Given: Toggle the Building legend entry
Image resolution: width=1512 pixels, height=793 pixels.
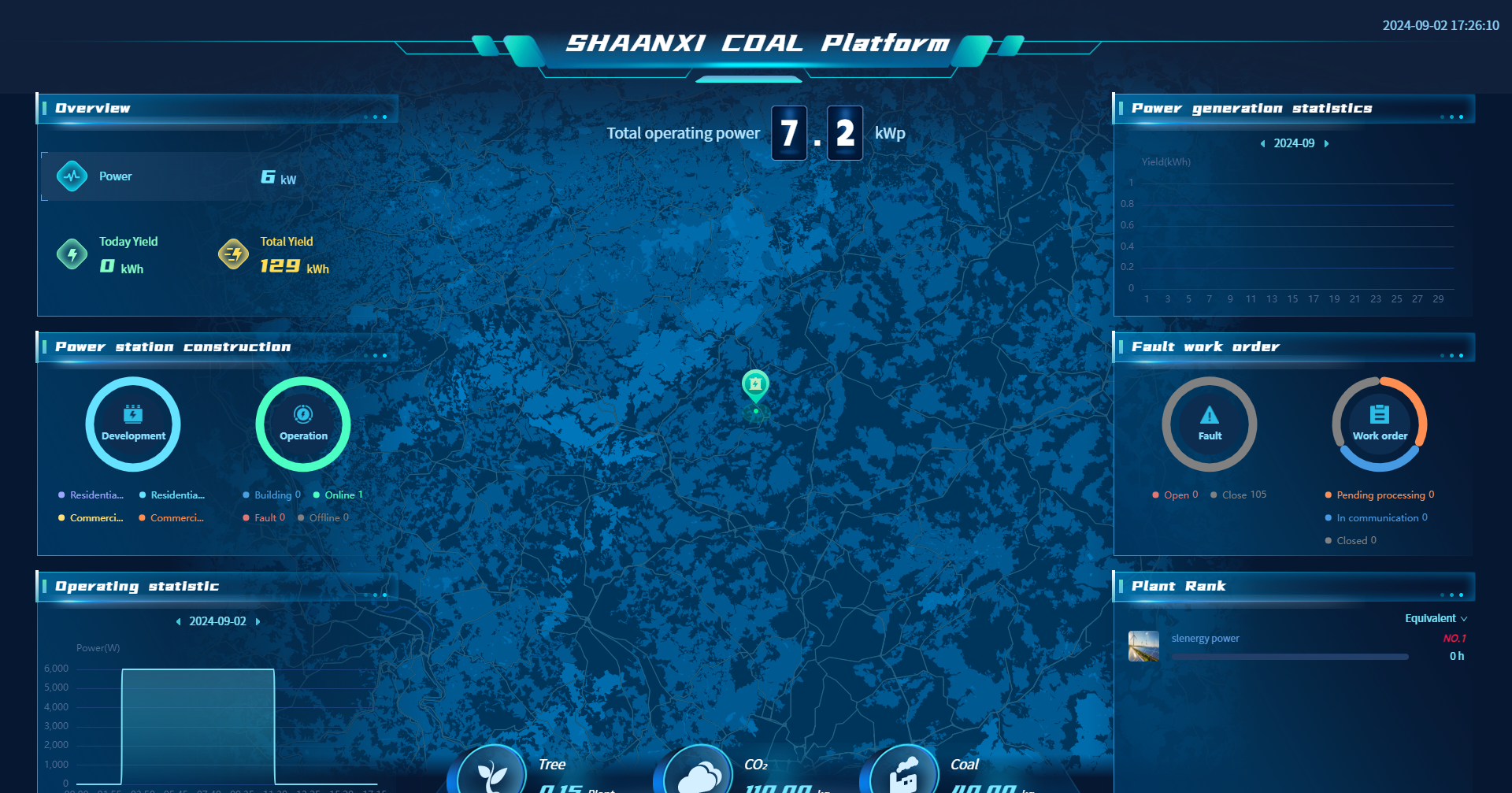Looking at the screenshot, I should tap(272, 495).
